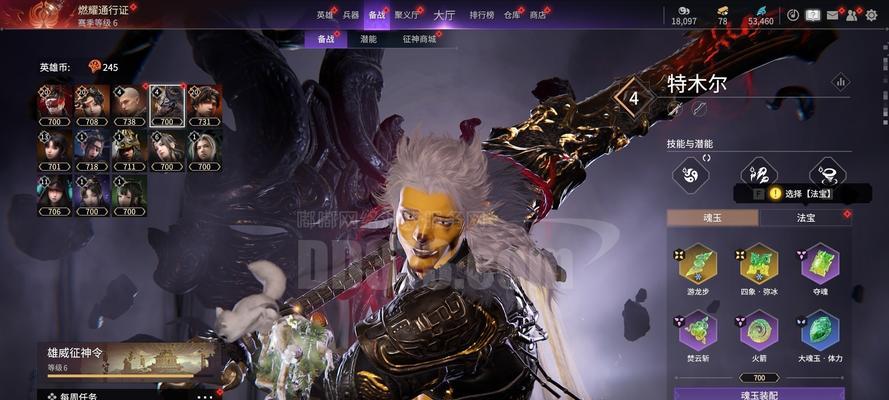Open the 英雄 heroes menu

tap(324, 15)
